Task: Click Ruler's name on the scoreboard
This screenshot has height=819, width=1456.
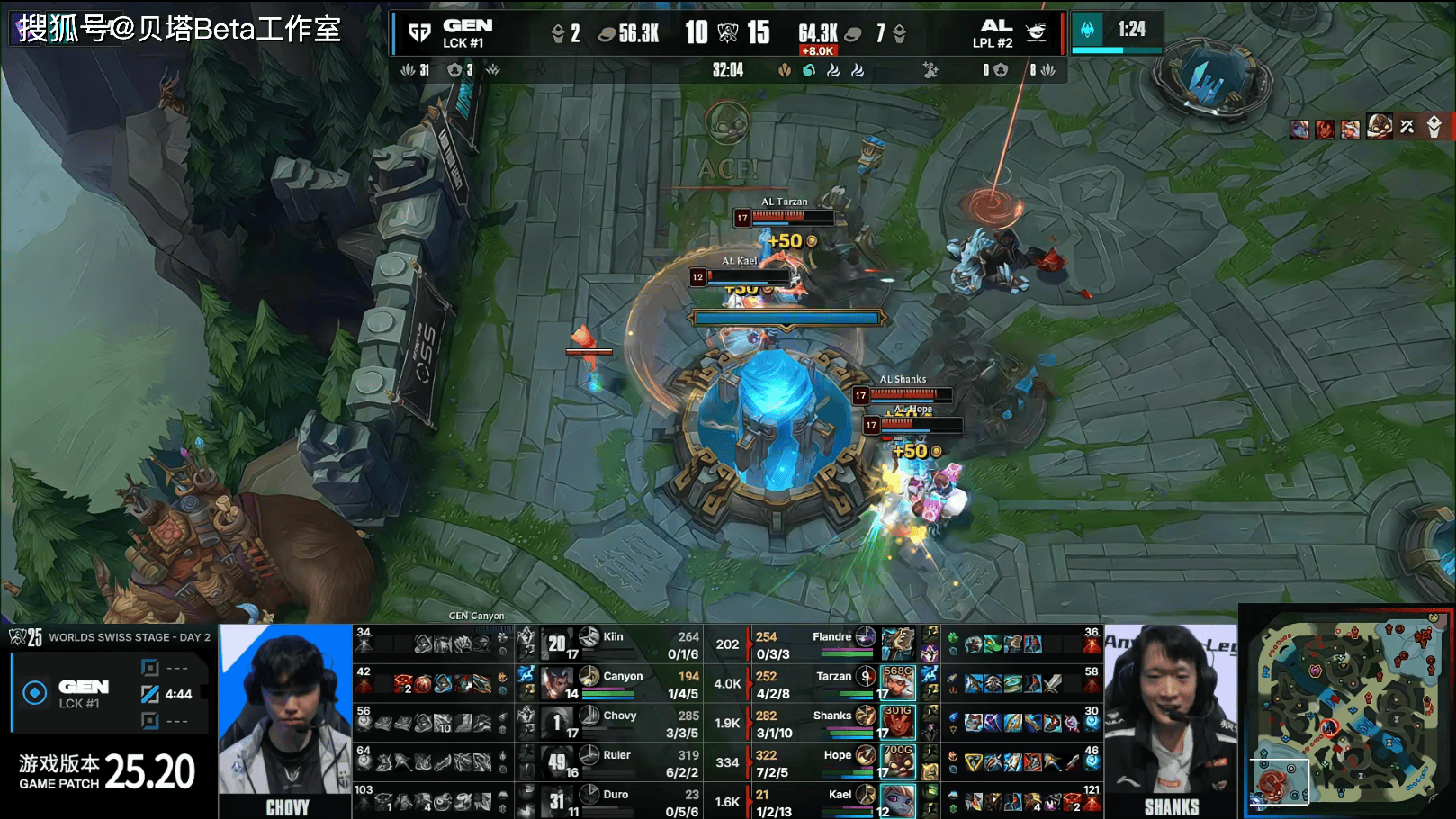Action: click(616, 755)
